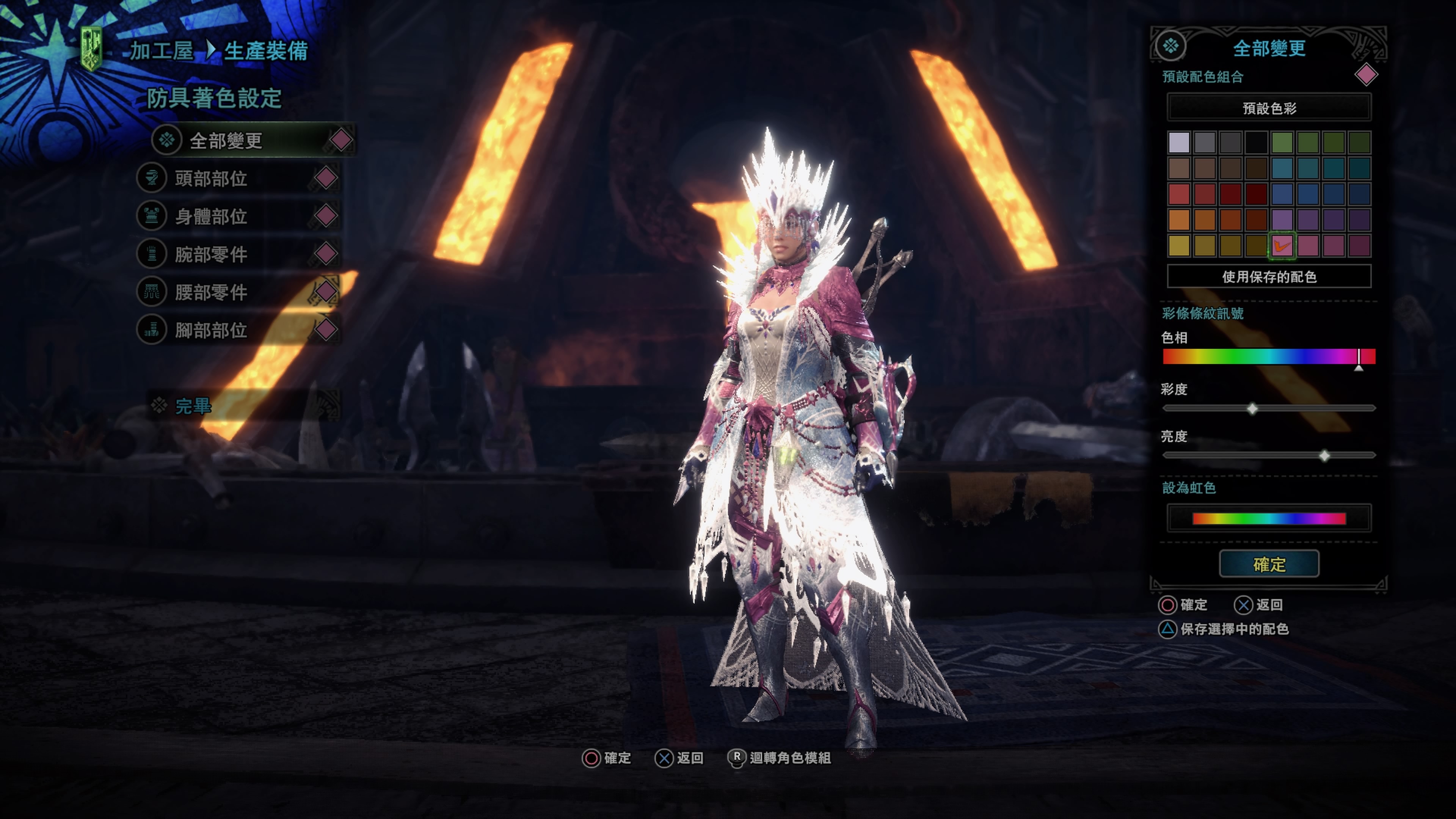Choose the bright red preset swatch
The width and height of the screenshot is (1456, 819).
[x=1179, y=195]
